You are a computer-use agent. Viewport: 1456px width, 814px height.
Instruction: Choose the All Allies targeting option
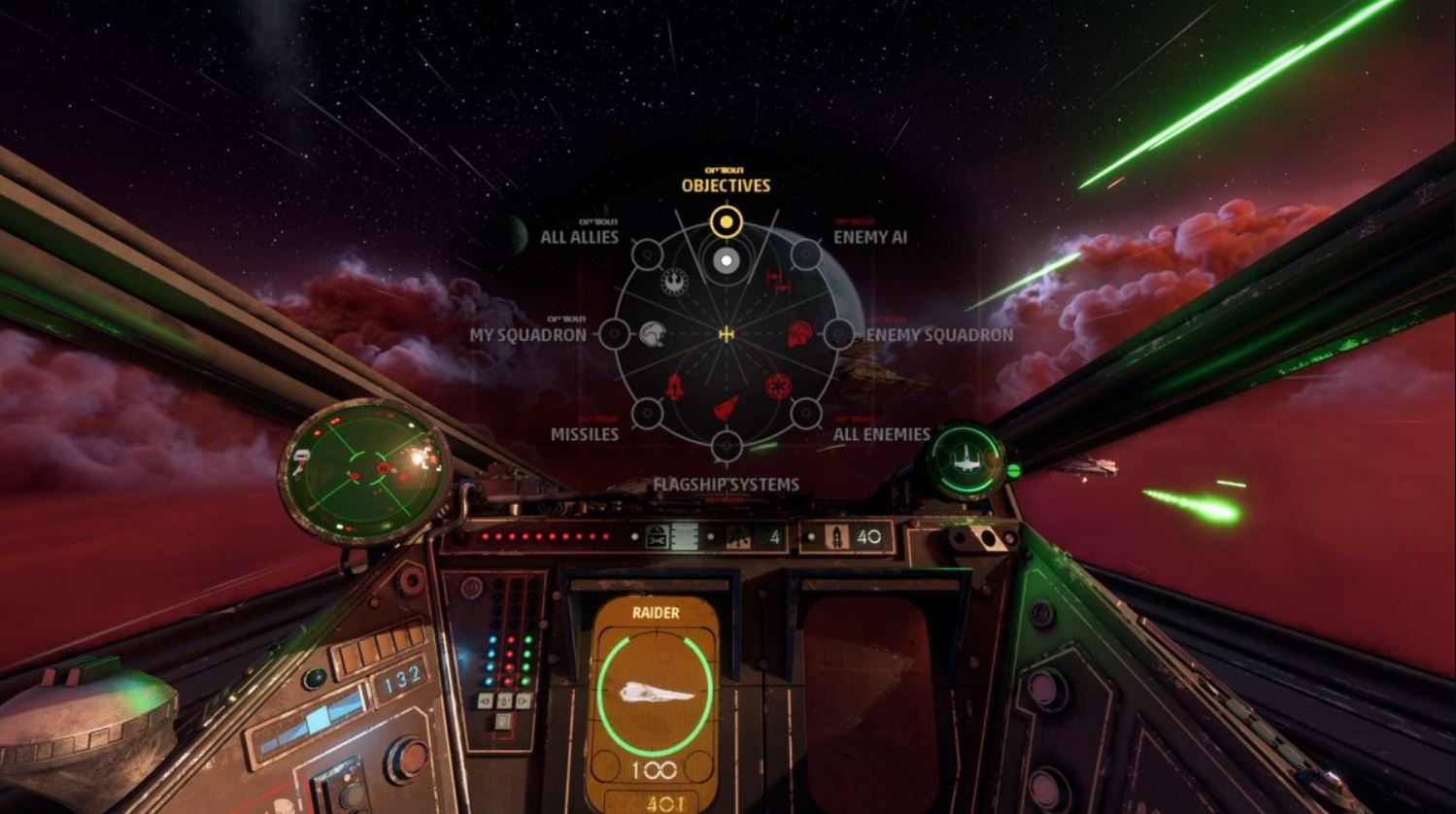click(x=647, y=254)
